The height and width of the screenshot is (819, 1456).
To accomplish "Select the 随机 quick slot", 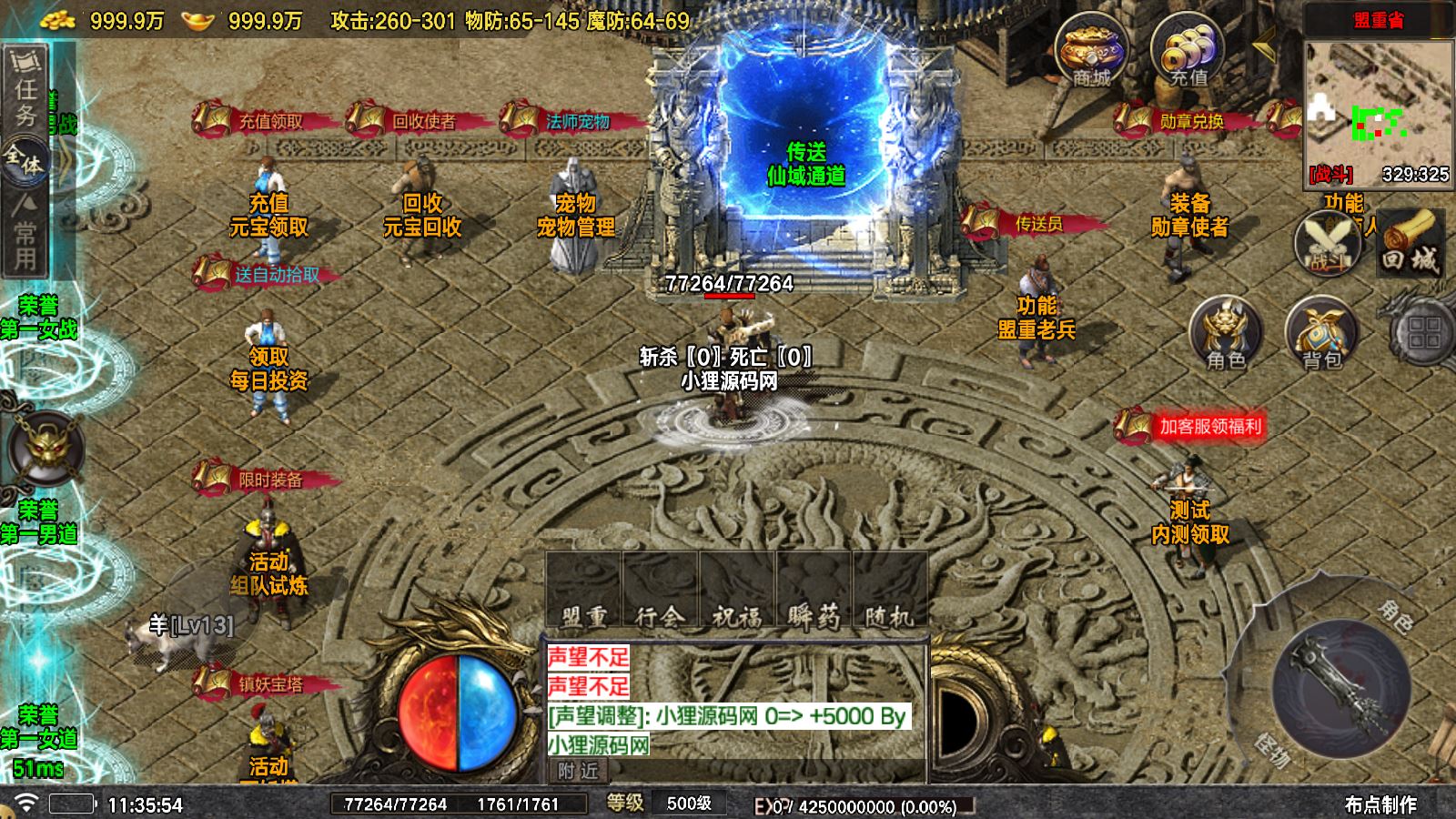I will click(x=889, y=591).
